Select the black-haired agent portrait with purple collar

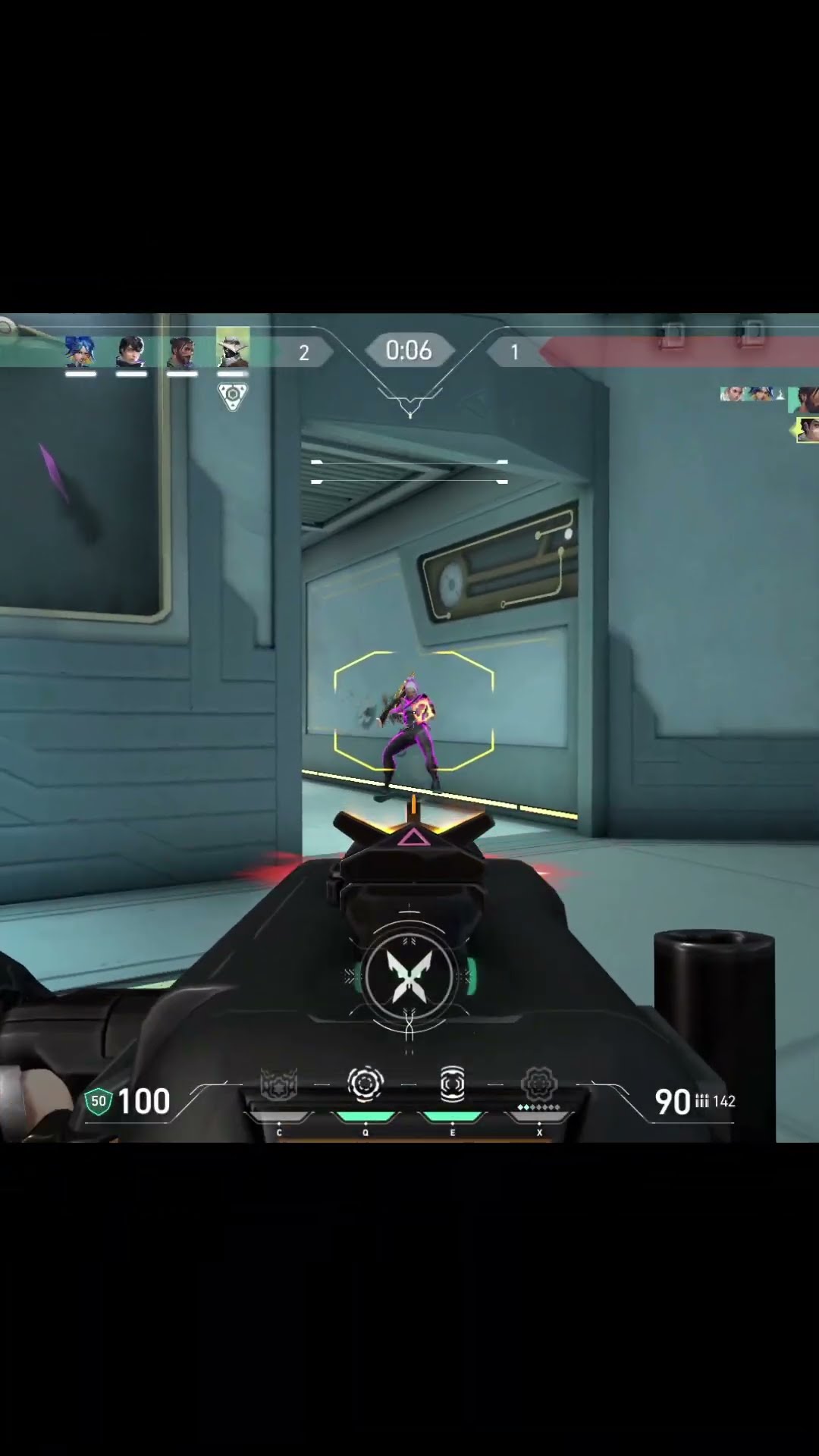pyautogui.click(x=131, y=351)
